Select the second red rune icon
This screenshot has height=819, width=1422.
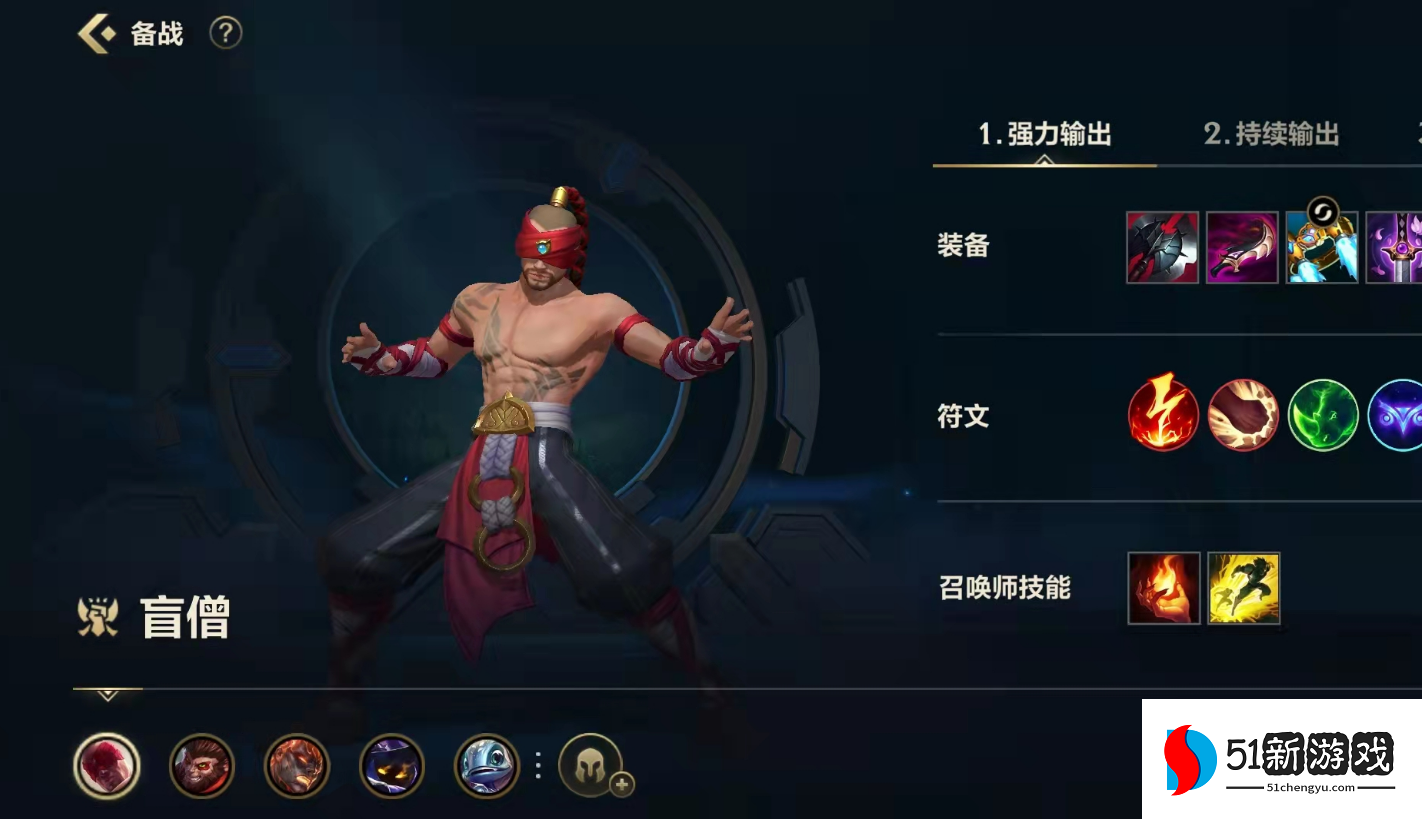tap(1242, 416)
